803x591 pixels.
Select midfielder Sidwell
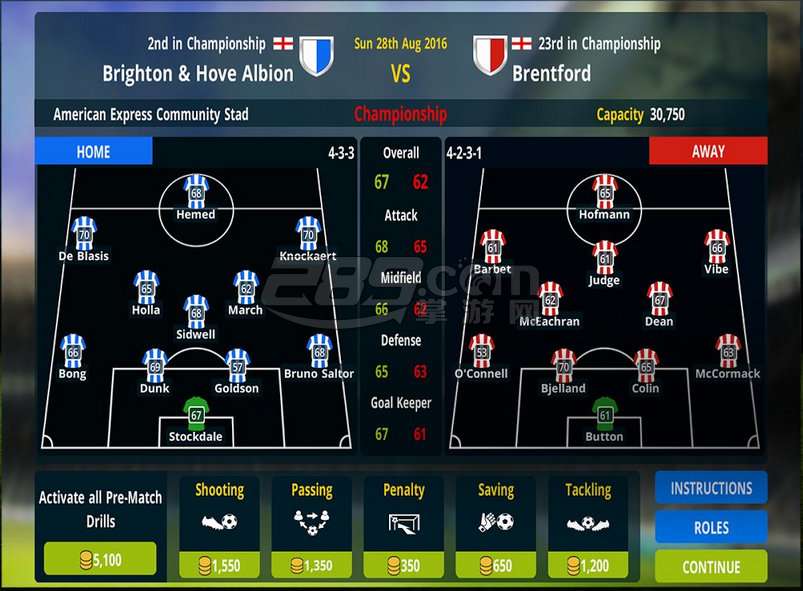coord(196,313)
